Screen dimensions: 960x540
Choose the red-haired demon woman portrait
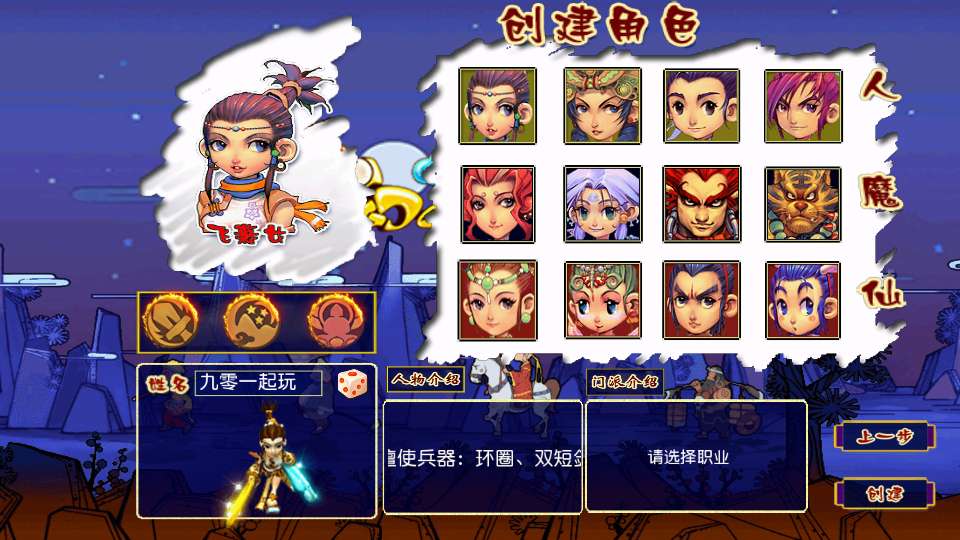click(x=497, y=204)
